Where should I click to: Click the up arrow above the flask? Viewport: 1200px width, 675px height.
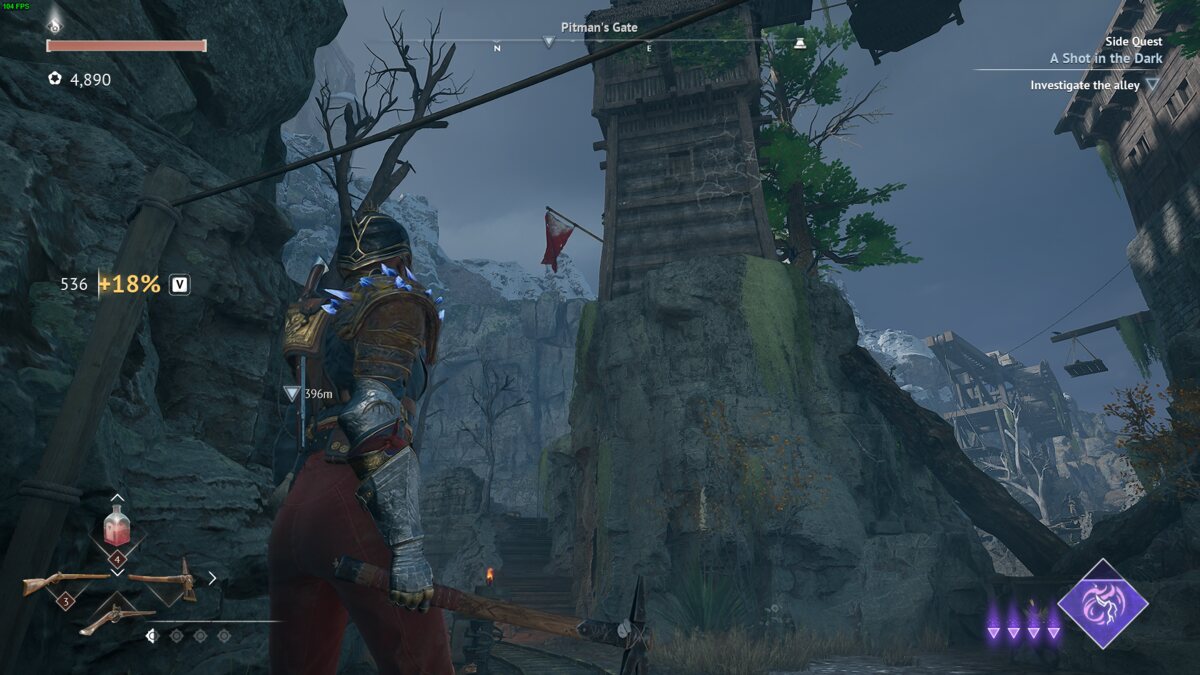point(117,498)
